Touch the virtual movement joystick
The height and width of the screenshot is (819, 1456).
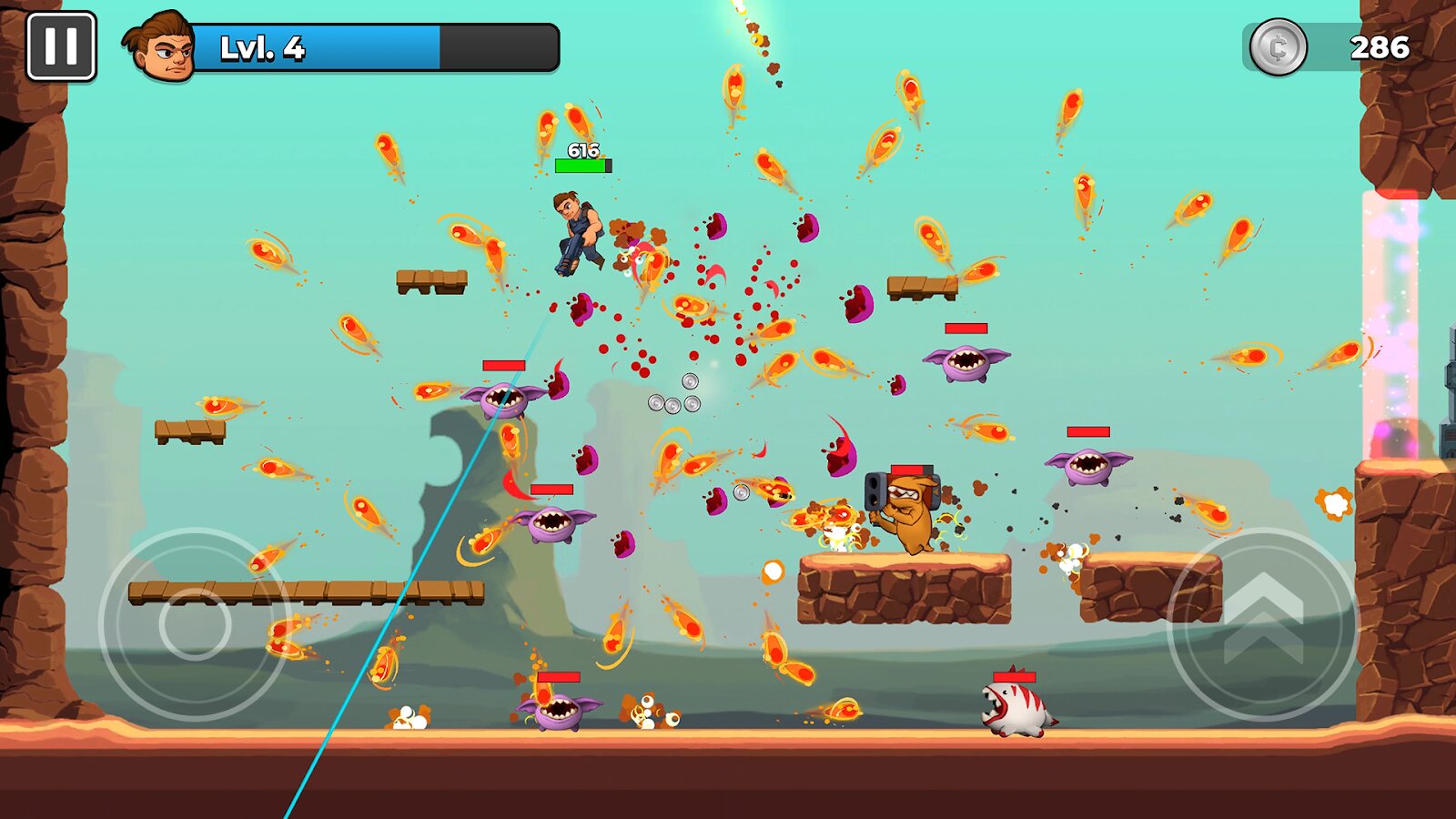pos(195,624)
